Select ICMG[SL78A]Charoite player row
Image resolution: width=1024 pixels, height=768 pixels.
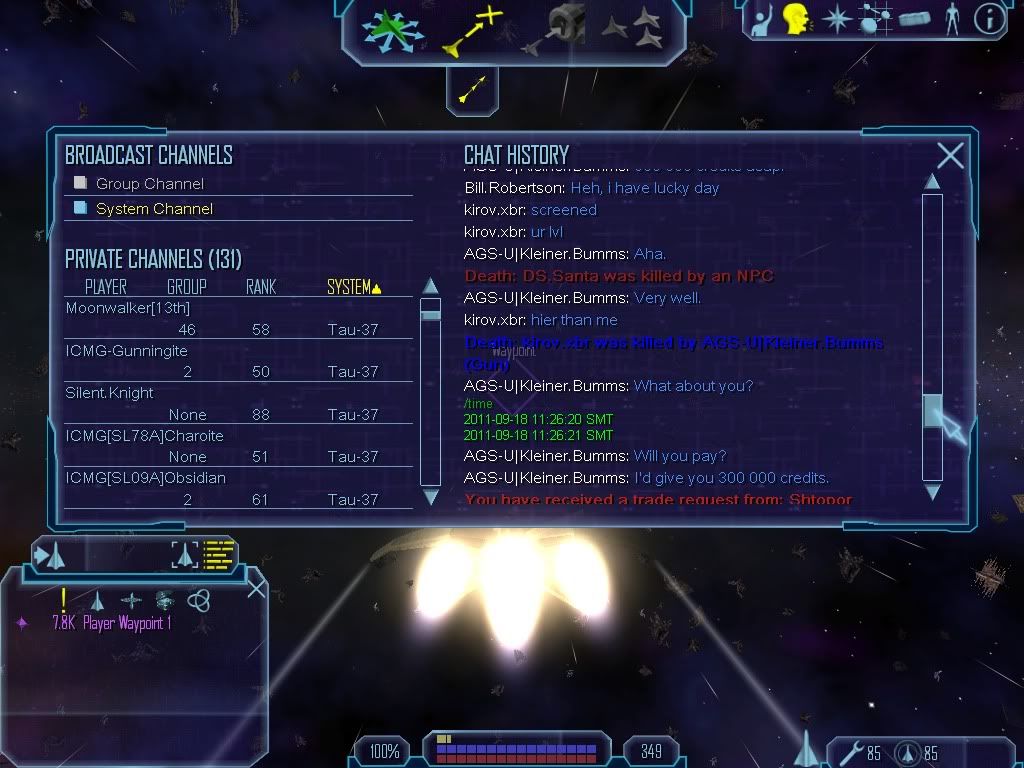click(144, 436)
